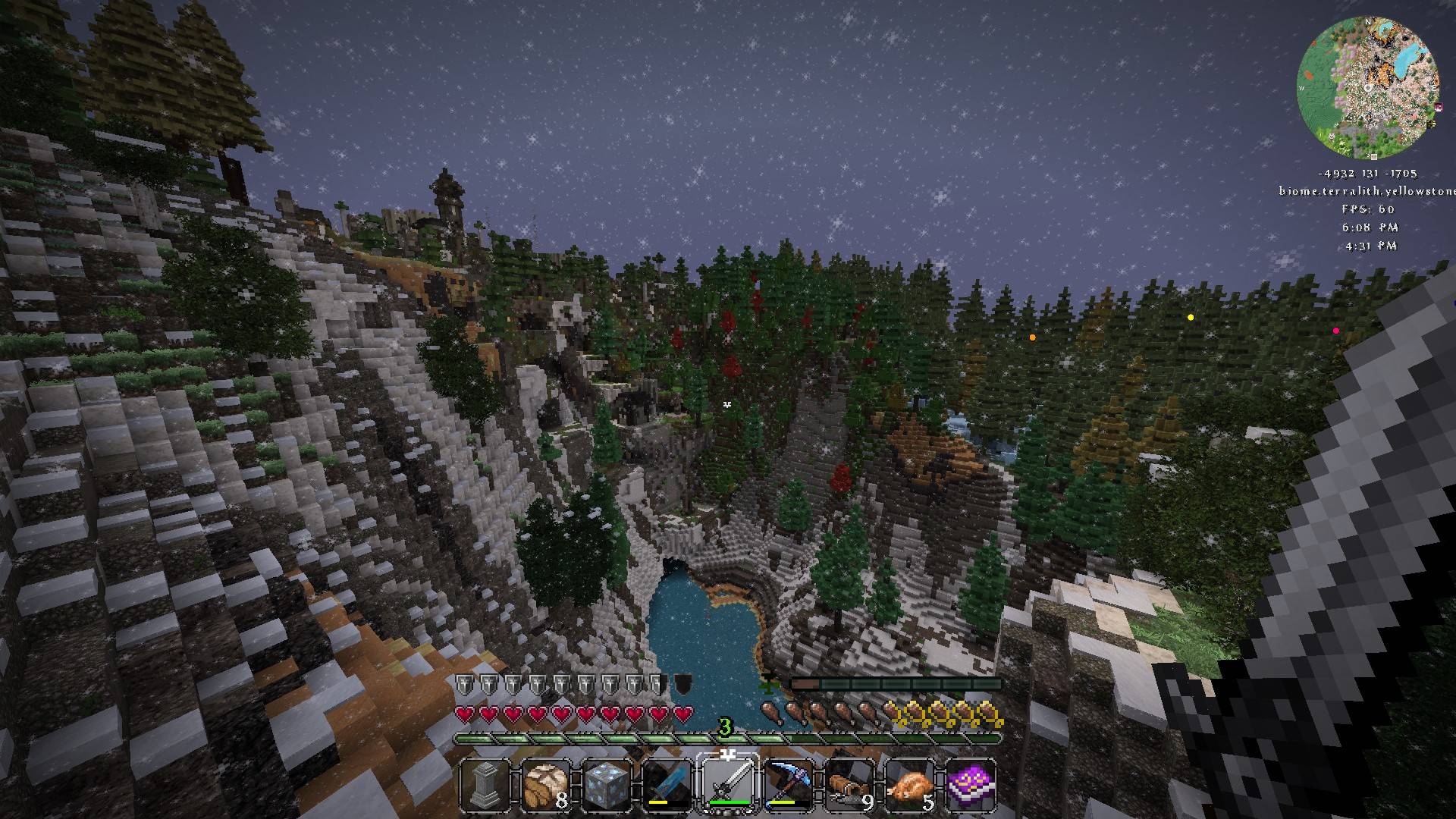The height and width of the screenshot is (819, 1456).
Task: Click the circular minimap
Action: click(1368, 83)
